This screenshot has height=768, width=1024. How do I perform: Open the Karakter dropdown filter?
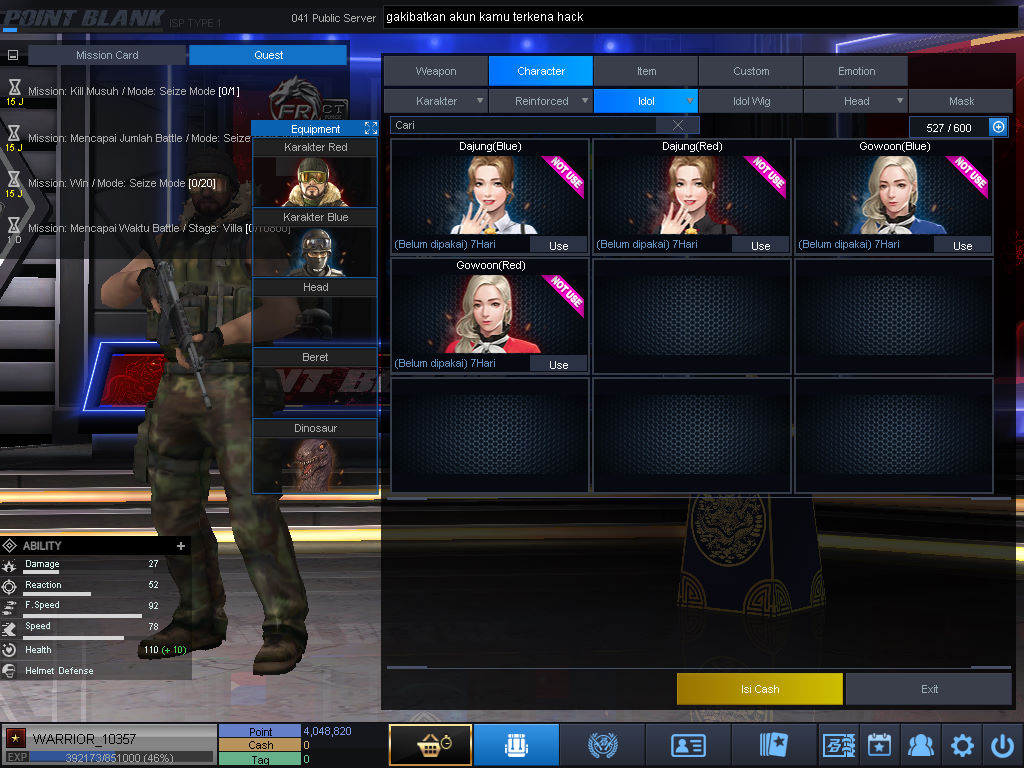click(x=437, y=101)
